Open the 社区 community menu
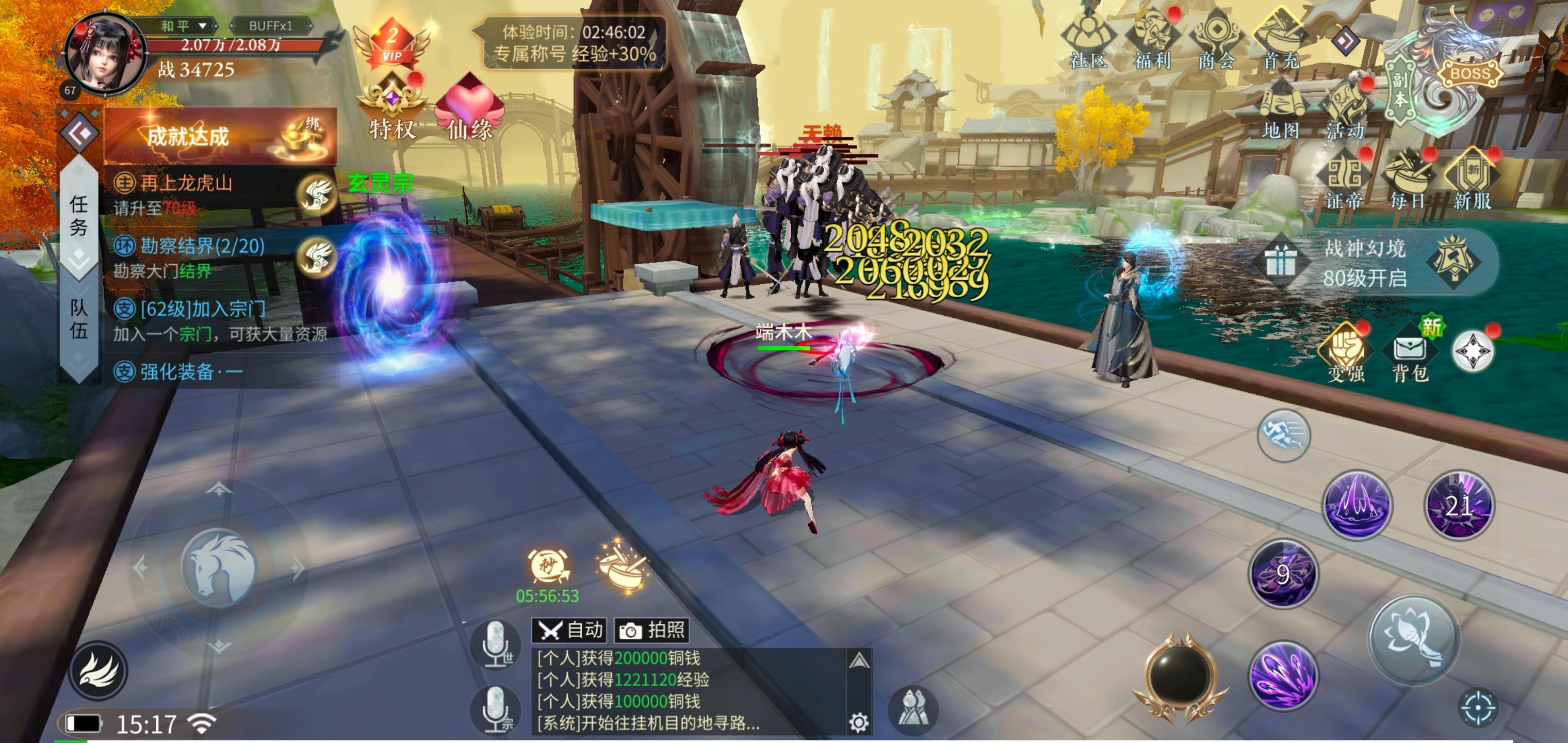 point(1088,40)
